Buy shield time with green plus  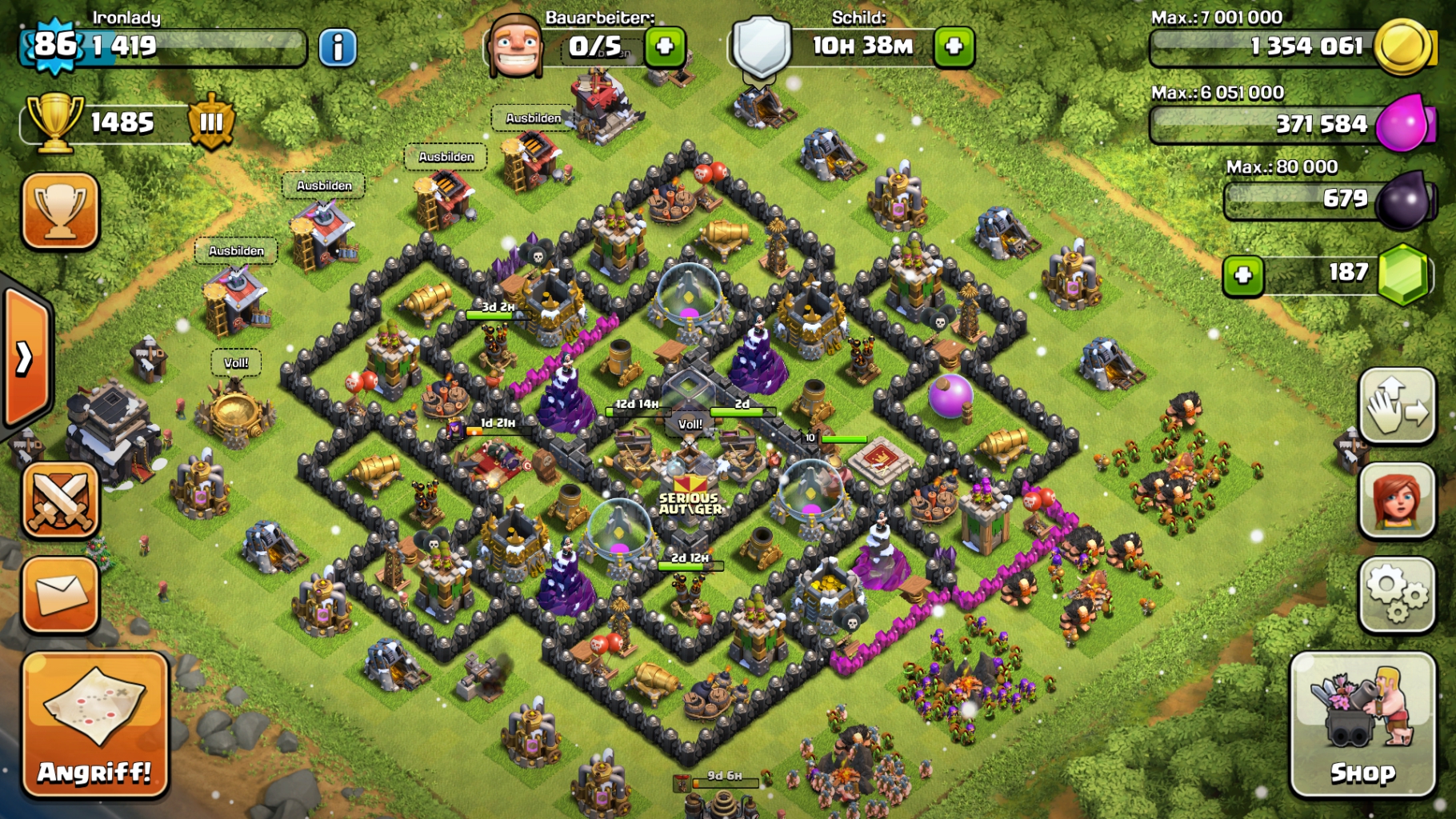[x=954, y=46]
